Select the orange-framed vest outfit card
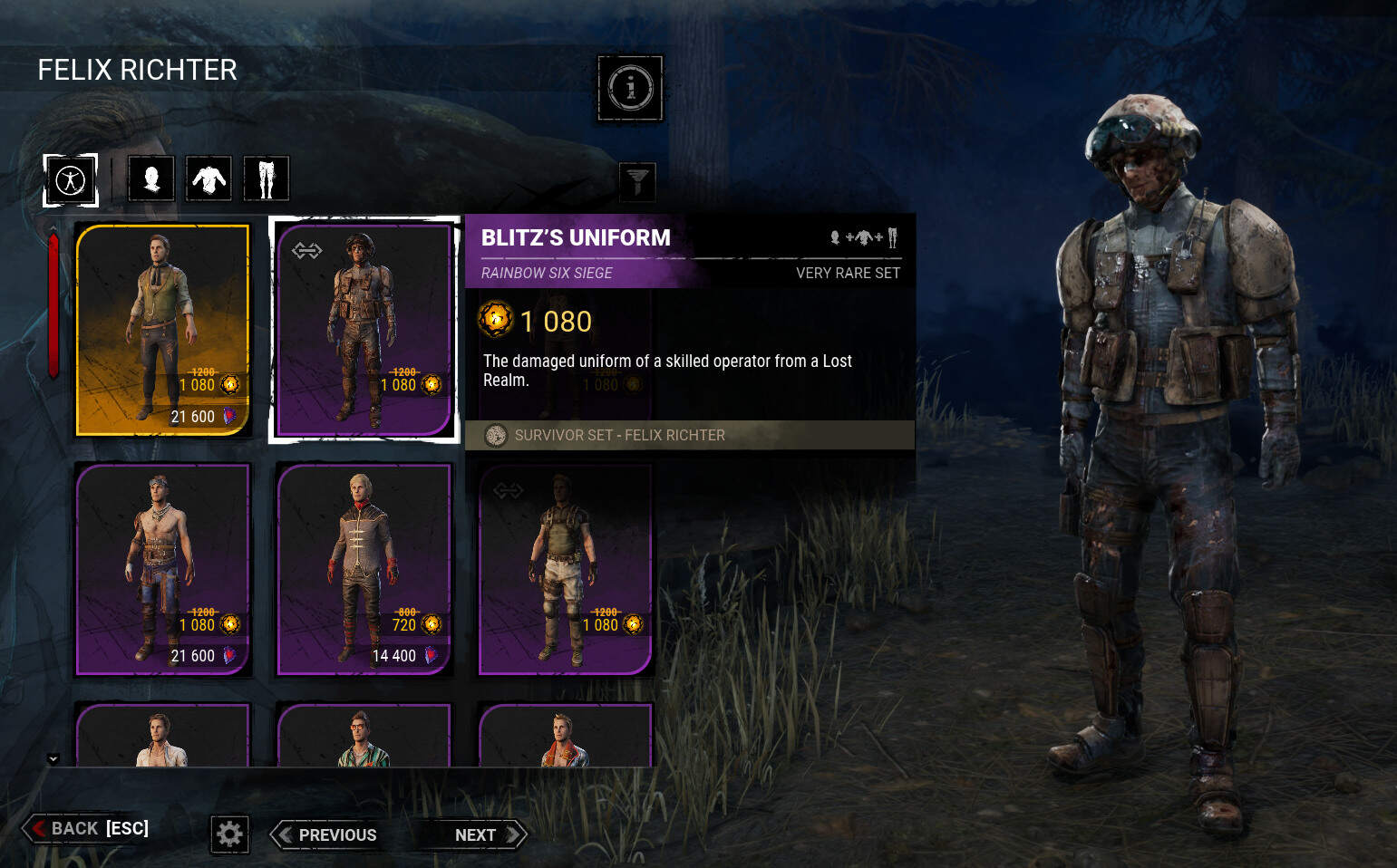Image resolution: width=1397 pixels, height=868 pixels. [162, 330]
